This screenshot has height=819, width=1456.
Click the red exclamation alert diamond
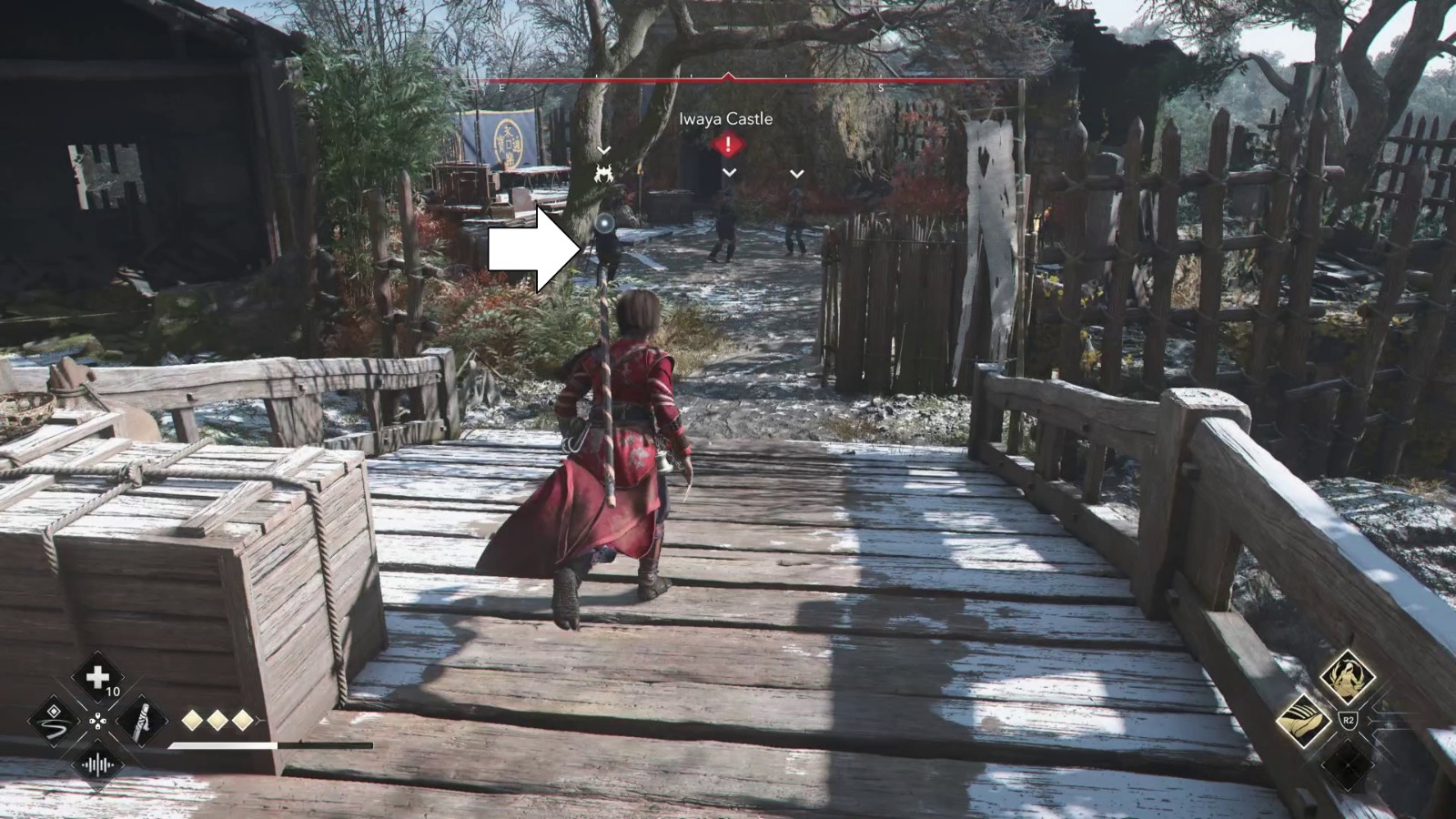[728, 142]
